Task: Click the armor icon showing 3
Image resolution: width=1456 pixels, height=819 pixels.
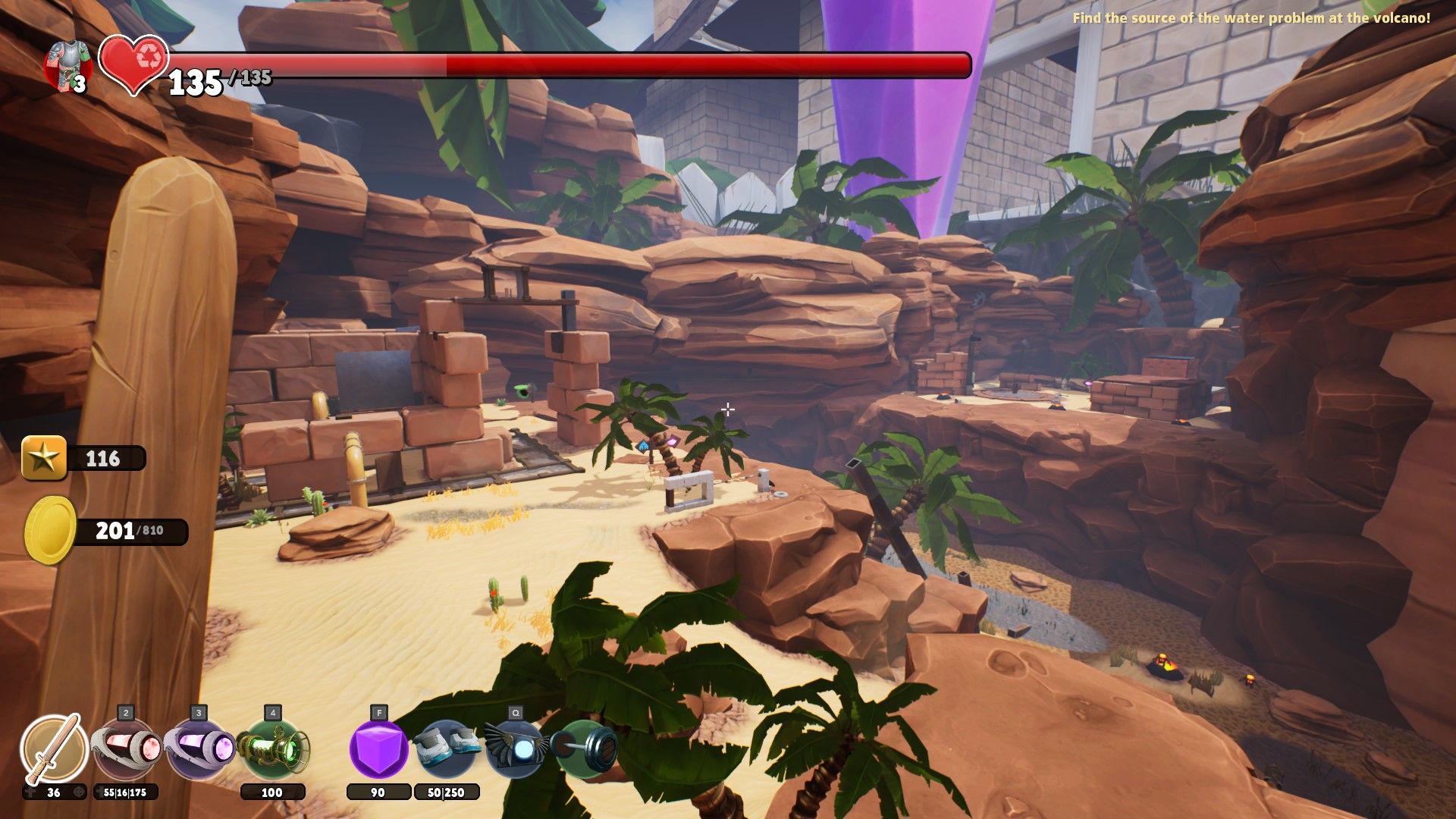Action: [x=67, y=62]
